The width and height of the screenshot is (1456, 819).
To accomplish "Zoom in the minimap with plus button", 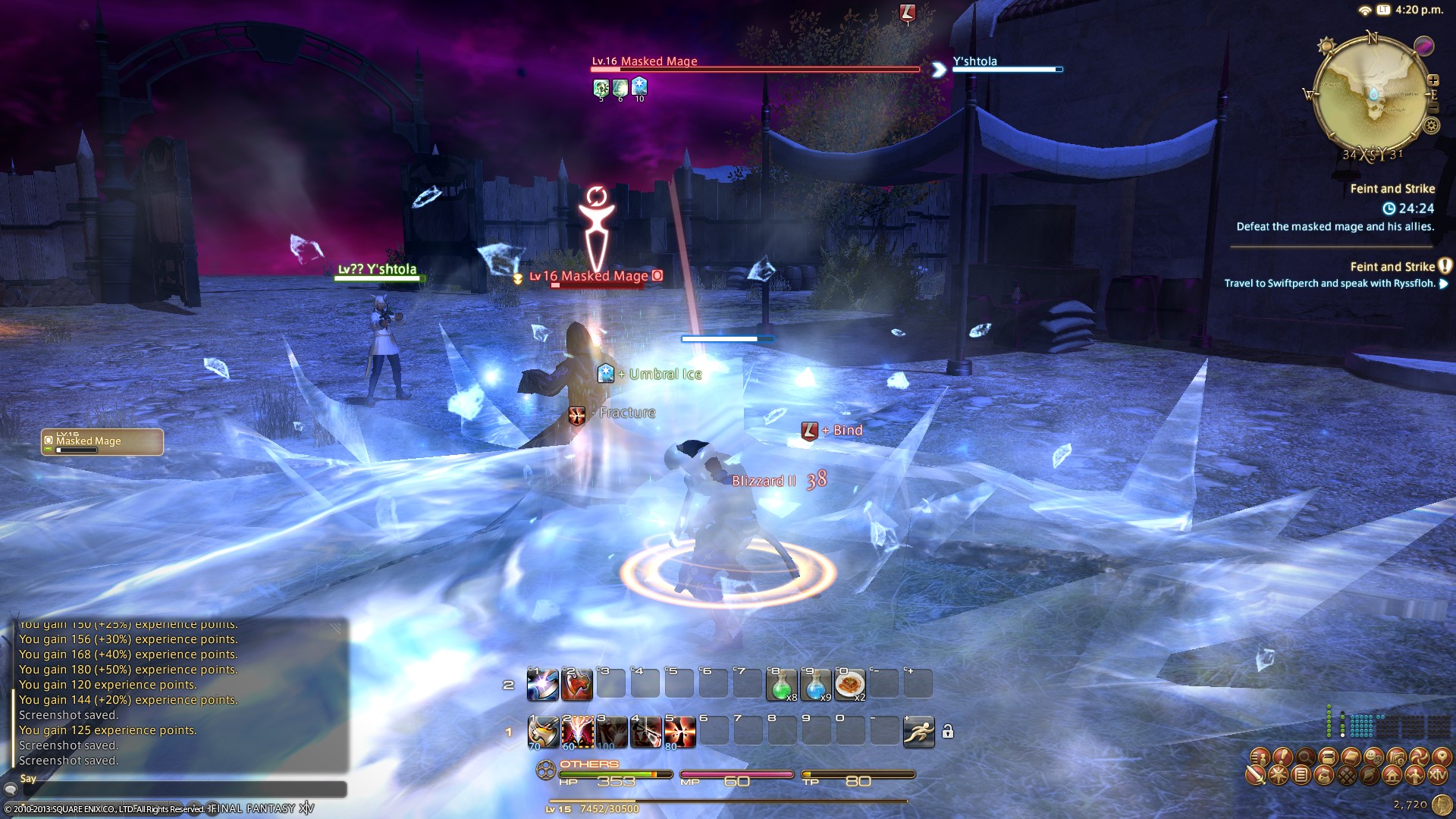I will coord(1433,80).
